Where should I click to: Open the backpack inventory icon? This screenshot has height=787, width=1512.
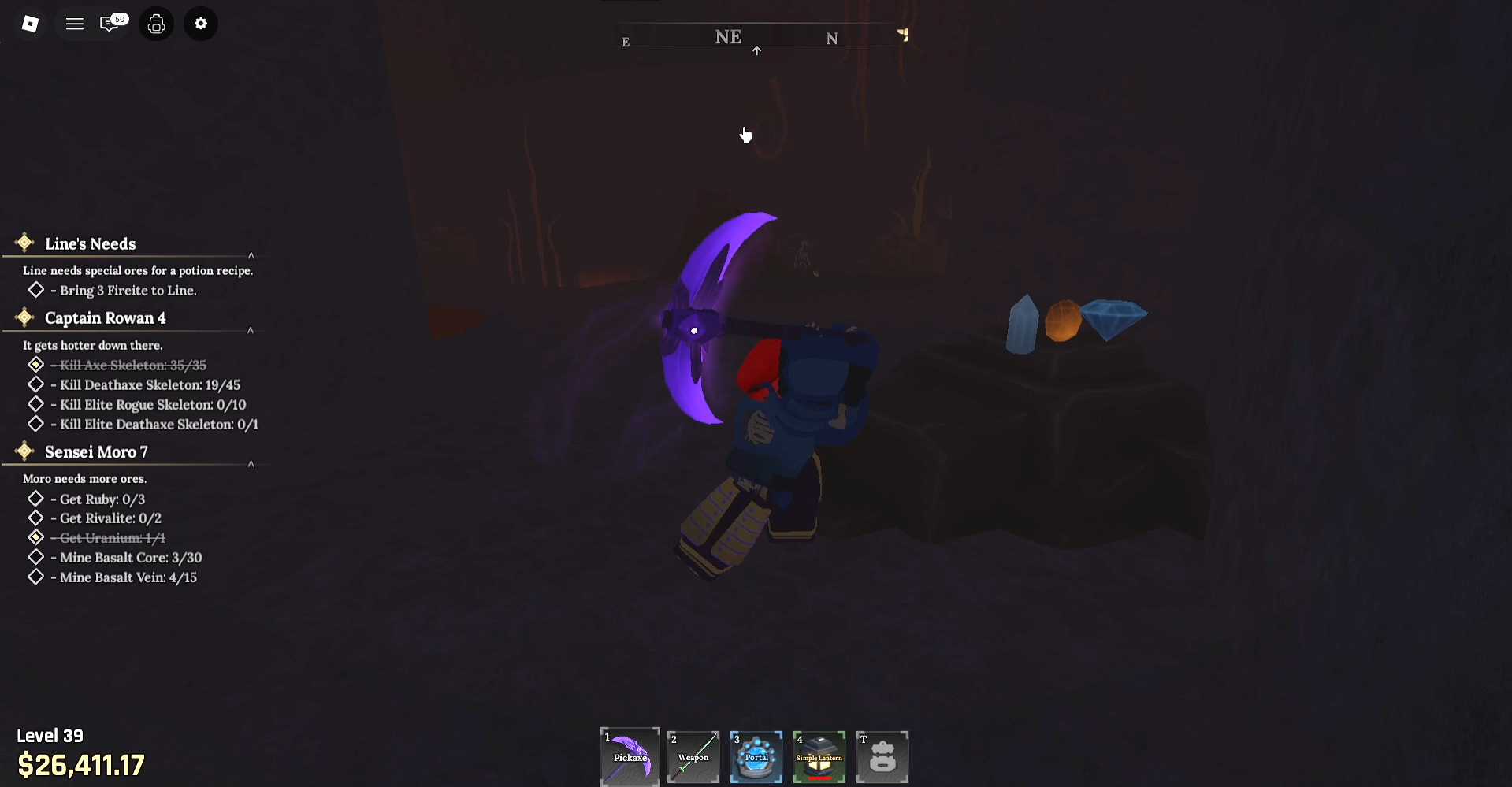coord(155,24)
